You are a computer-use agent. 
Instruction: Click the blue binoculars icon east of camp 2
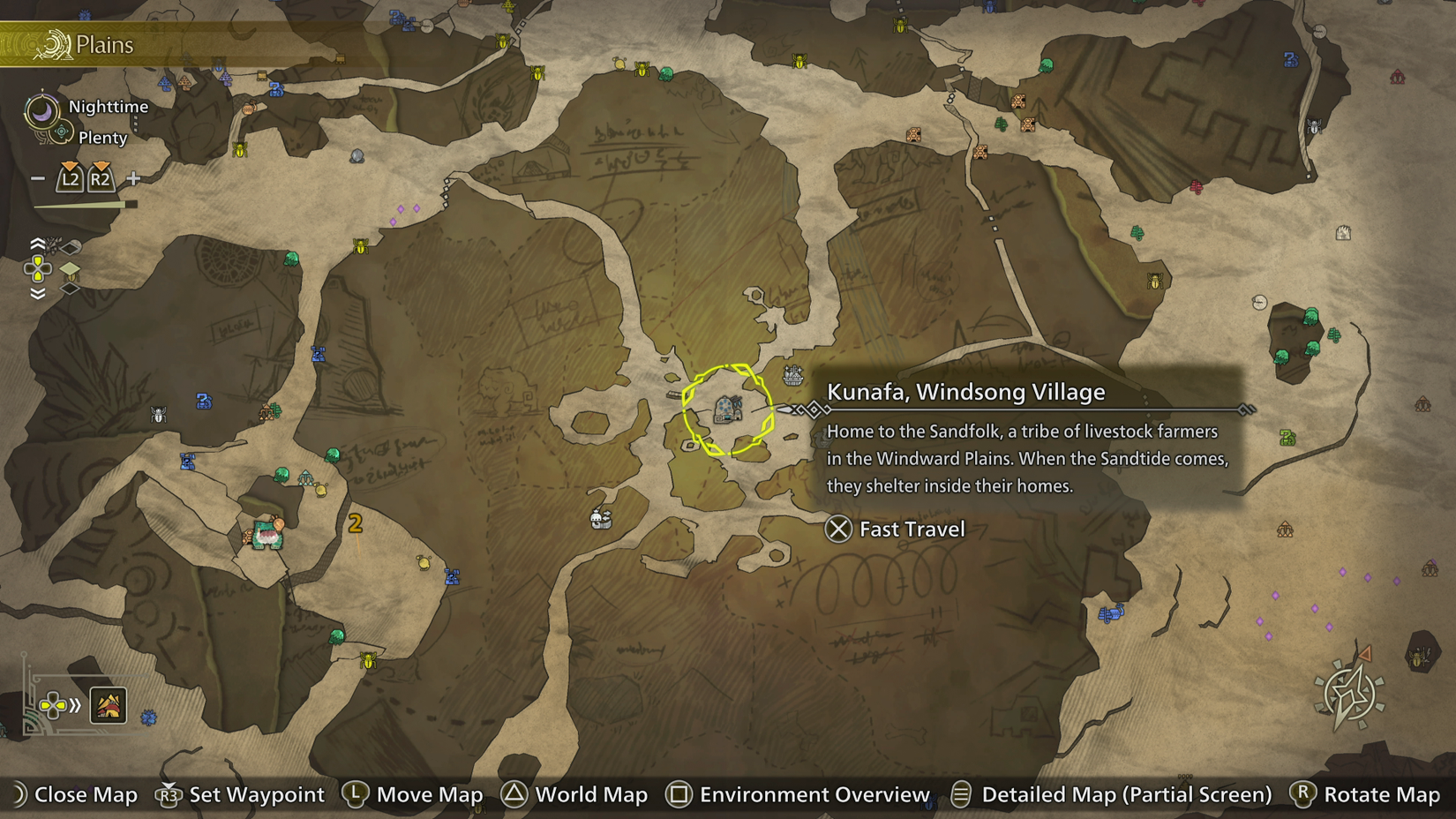pos(453,577)
